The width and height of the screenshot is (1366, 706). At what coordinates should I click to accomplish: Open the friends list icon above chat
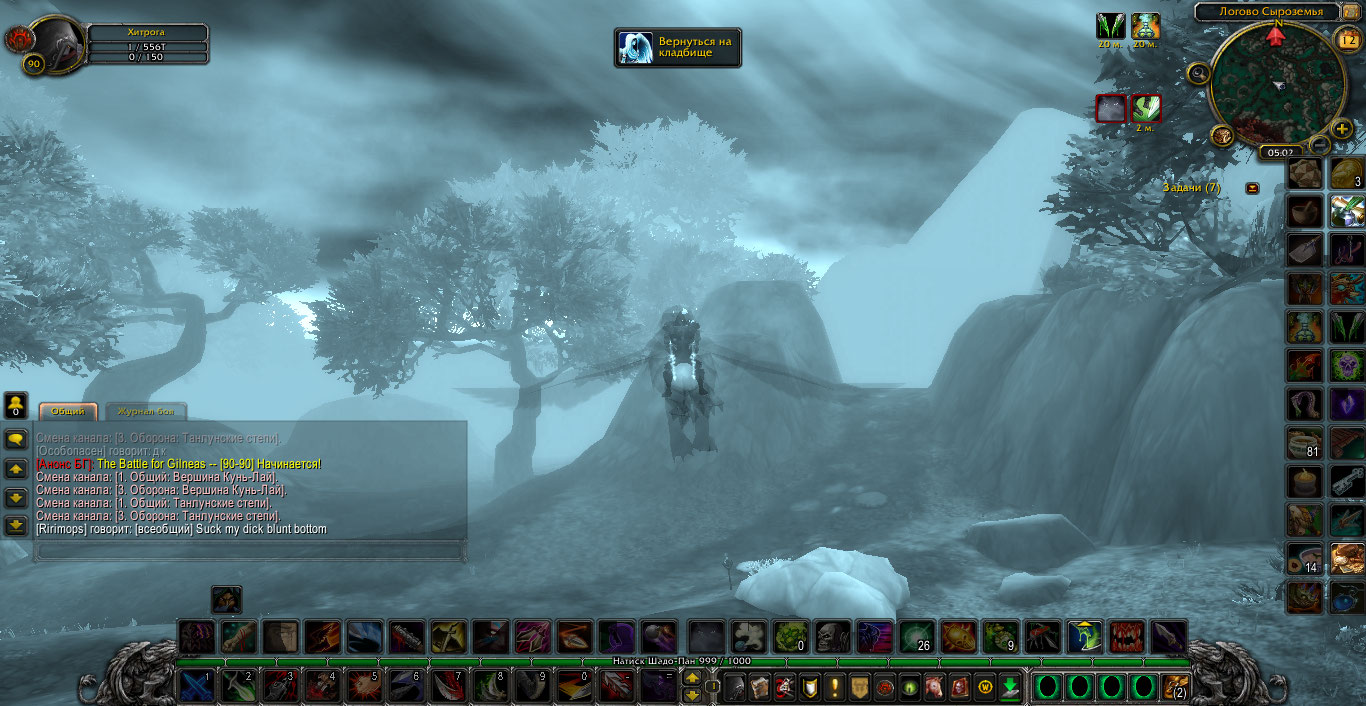click(16, 405)
